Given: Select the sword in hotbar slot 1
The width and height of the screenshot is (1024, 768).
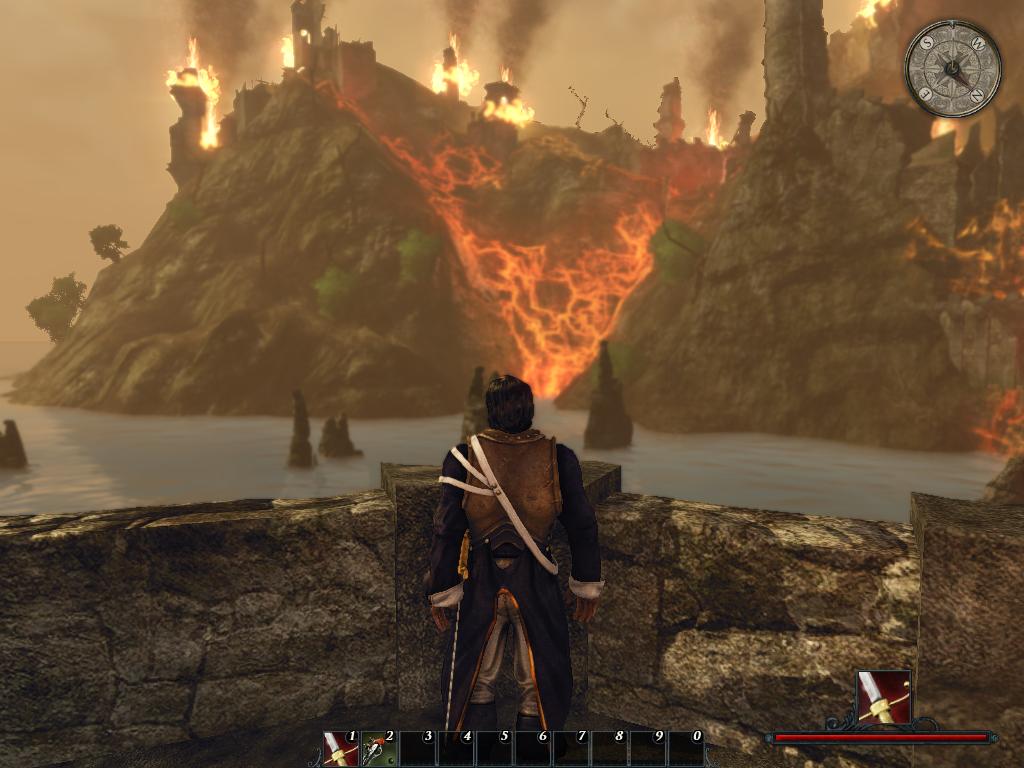Looking at the screenshot, I should 341,749.
